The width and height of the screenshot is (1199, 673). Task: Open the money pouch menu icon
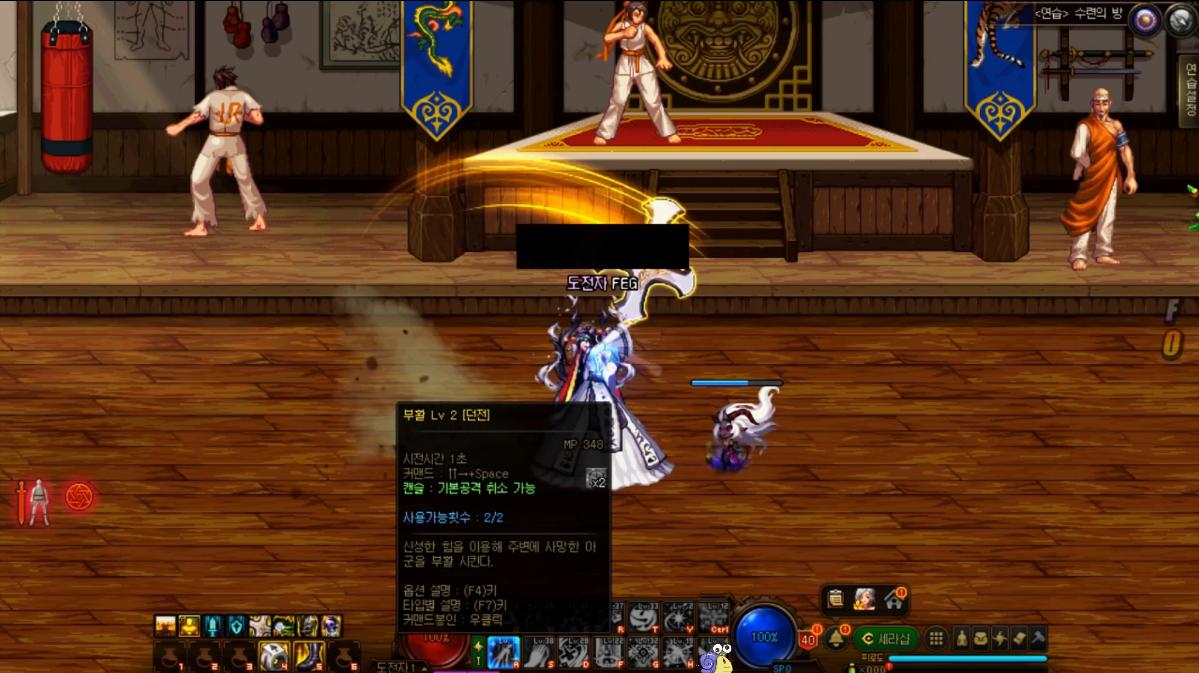click(981, 638)
